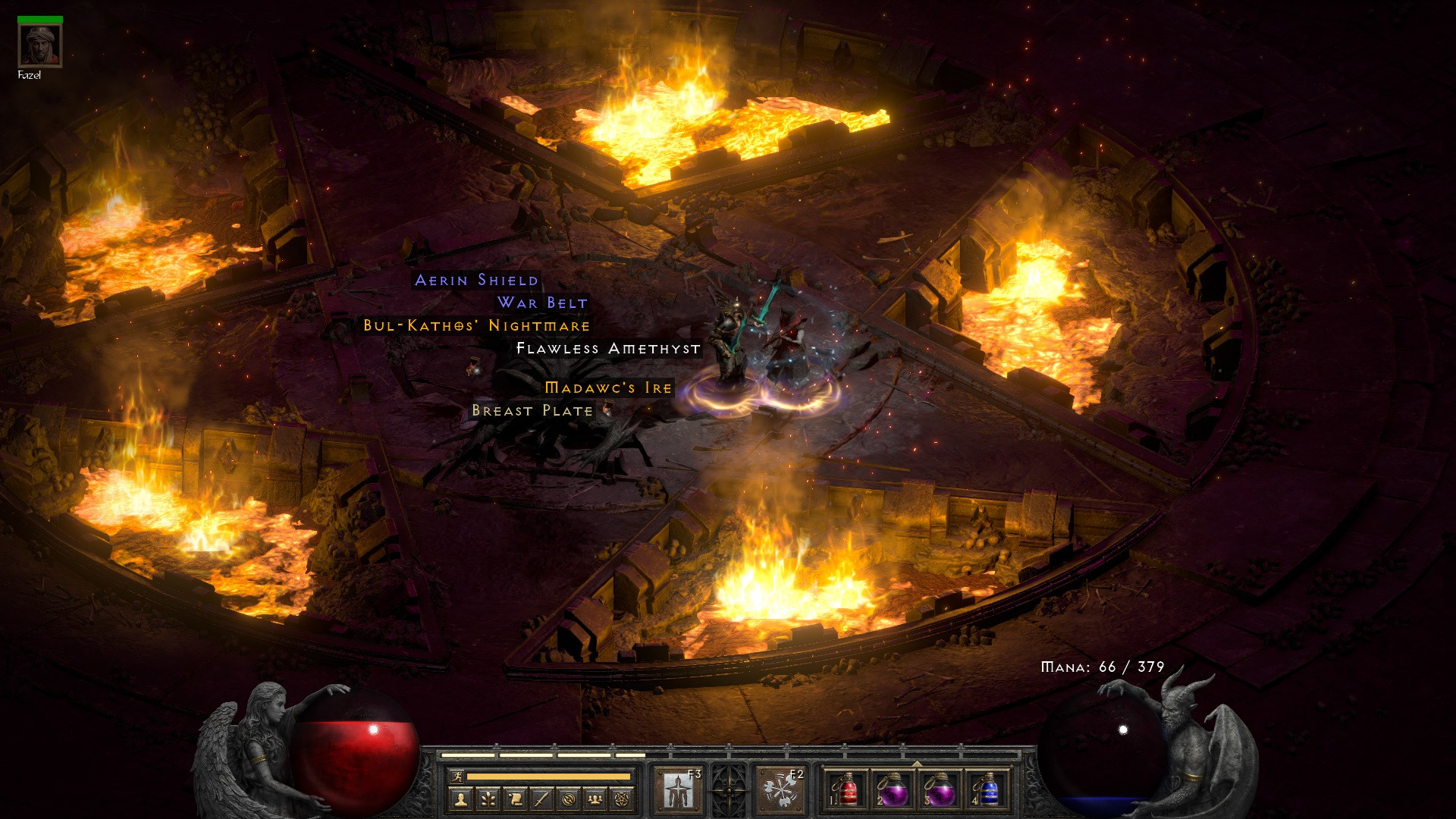Click the sword icon in the mini panel
The height and width of the screenshot is (819, 1456).
pyautogui.click(x=541, y=800)
